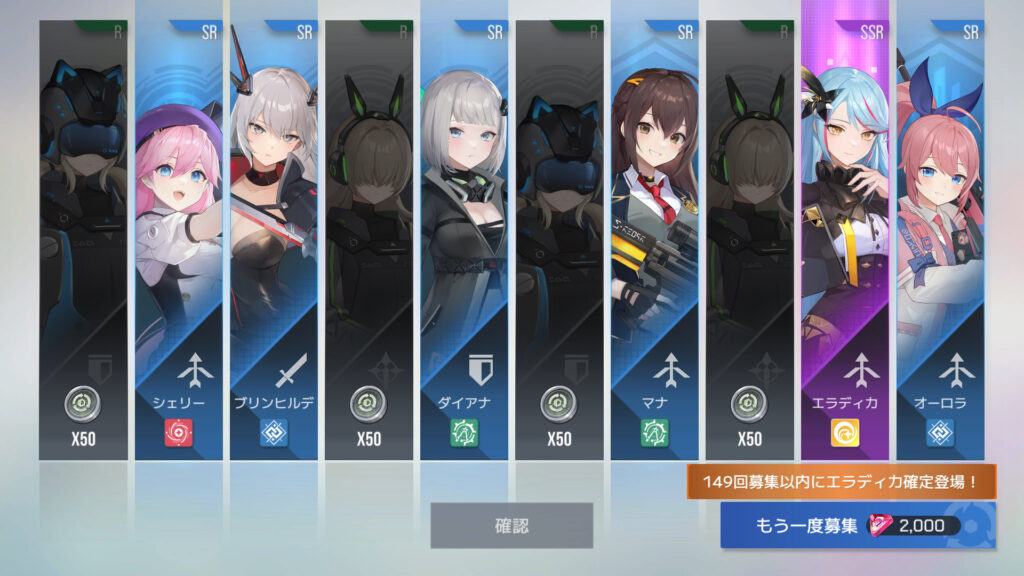
Task: Select the シェリー character card
Action: (x=178, y=240)
